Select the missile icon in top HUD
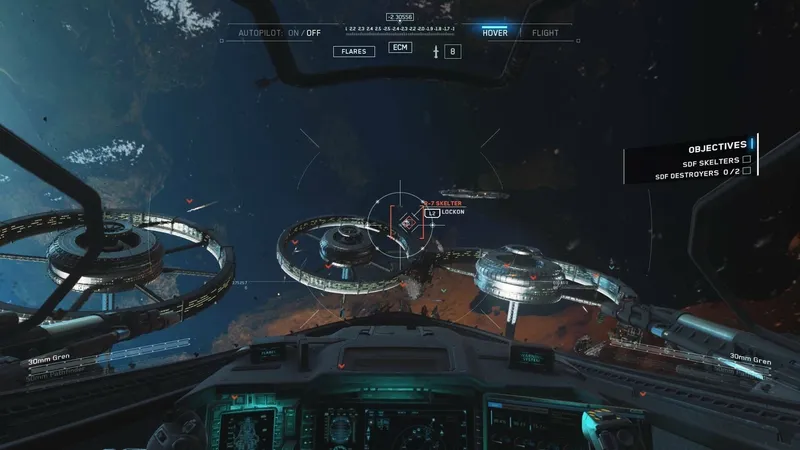The image size is (800, 450). [435, 51]
